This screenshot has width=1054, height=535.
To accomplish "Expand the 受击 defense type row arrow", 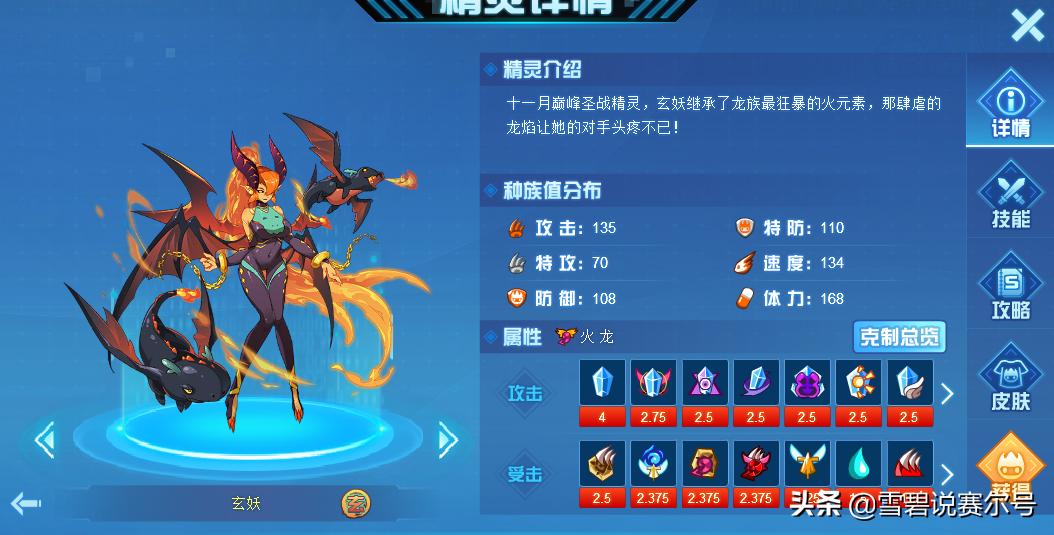I will click(x=947, y=474).
